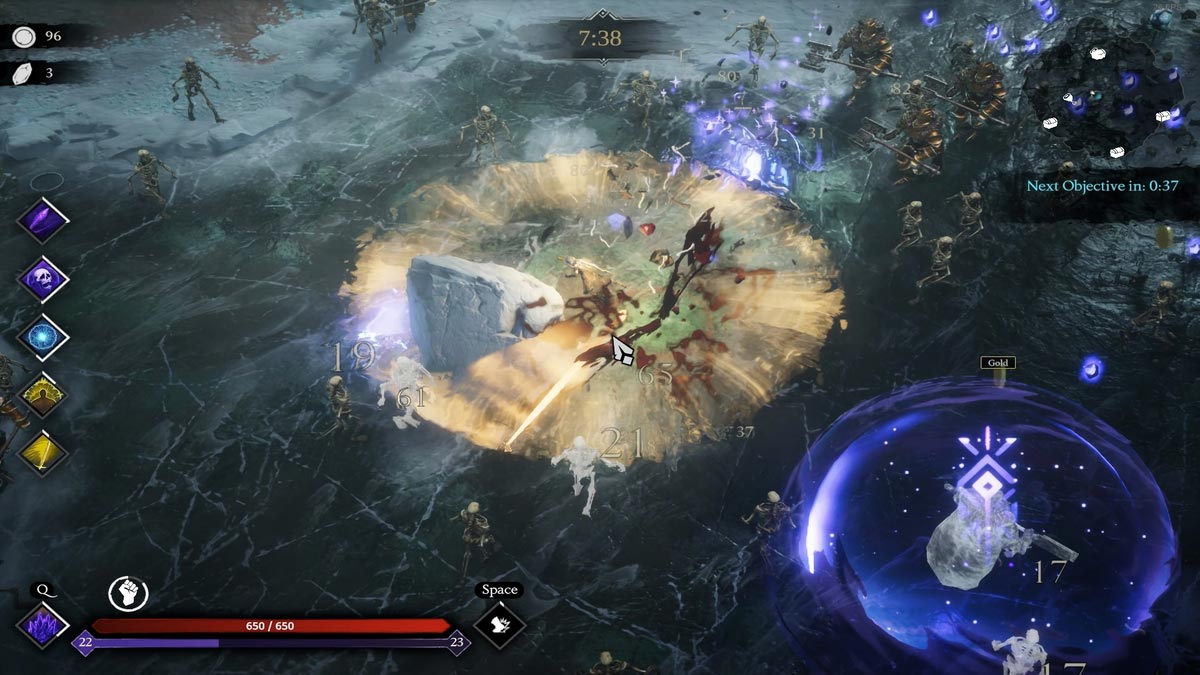Select the purple slash ability icon
The height and width of the screenshot is (675, 1200).
point(43,220)
